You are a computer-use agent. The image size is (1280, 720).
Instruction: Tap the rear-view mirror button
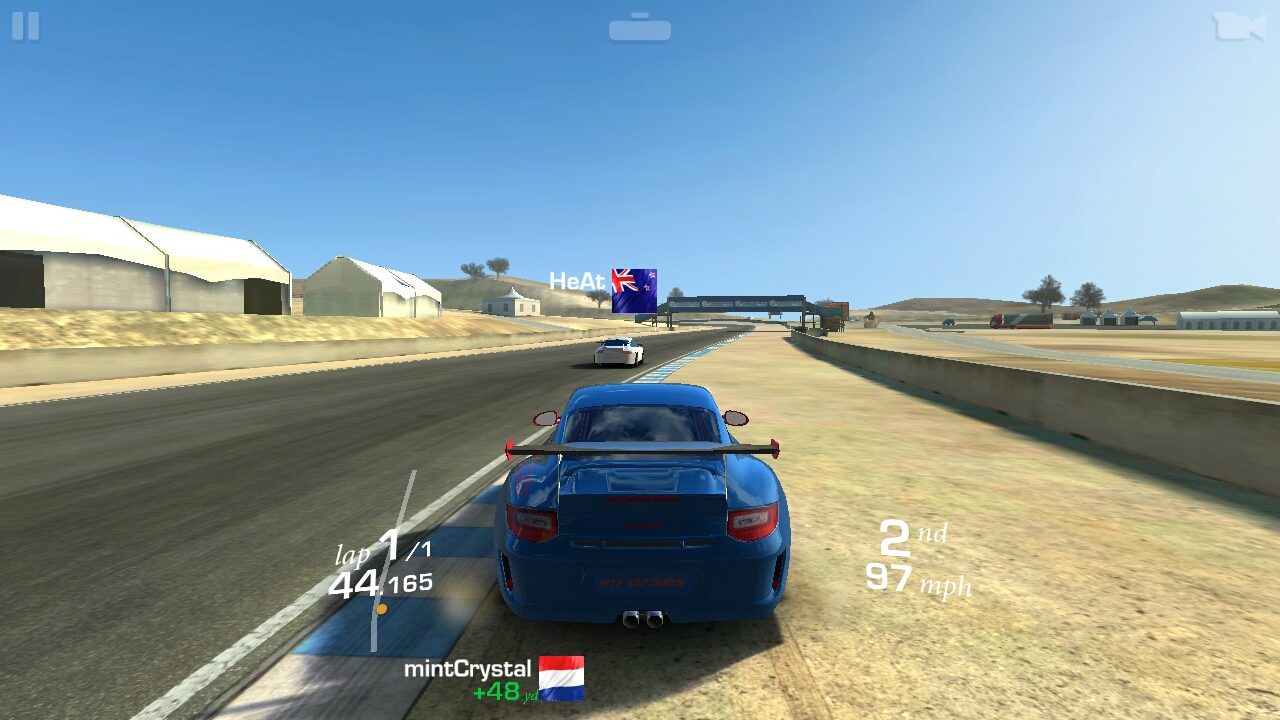(640, 28)
